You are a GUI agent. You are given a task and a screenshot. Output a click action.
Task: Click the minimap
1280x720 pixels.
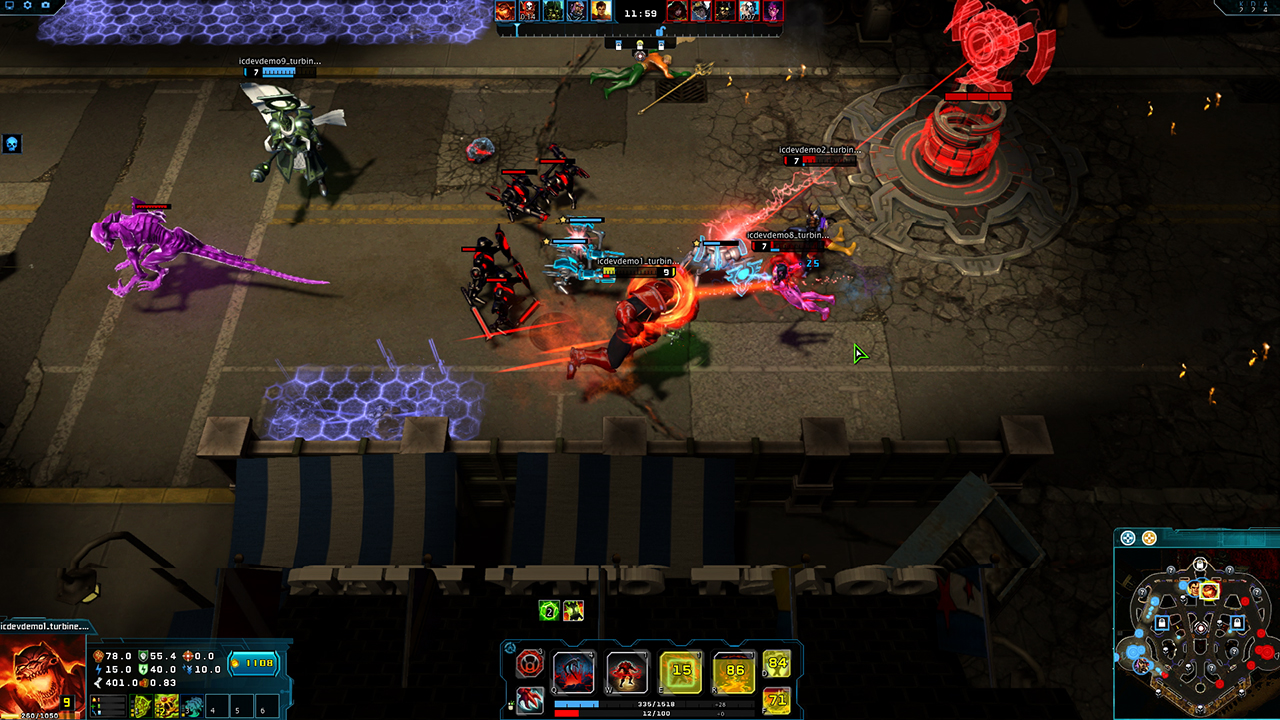click(x=1198, y=624)
